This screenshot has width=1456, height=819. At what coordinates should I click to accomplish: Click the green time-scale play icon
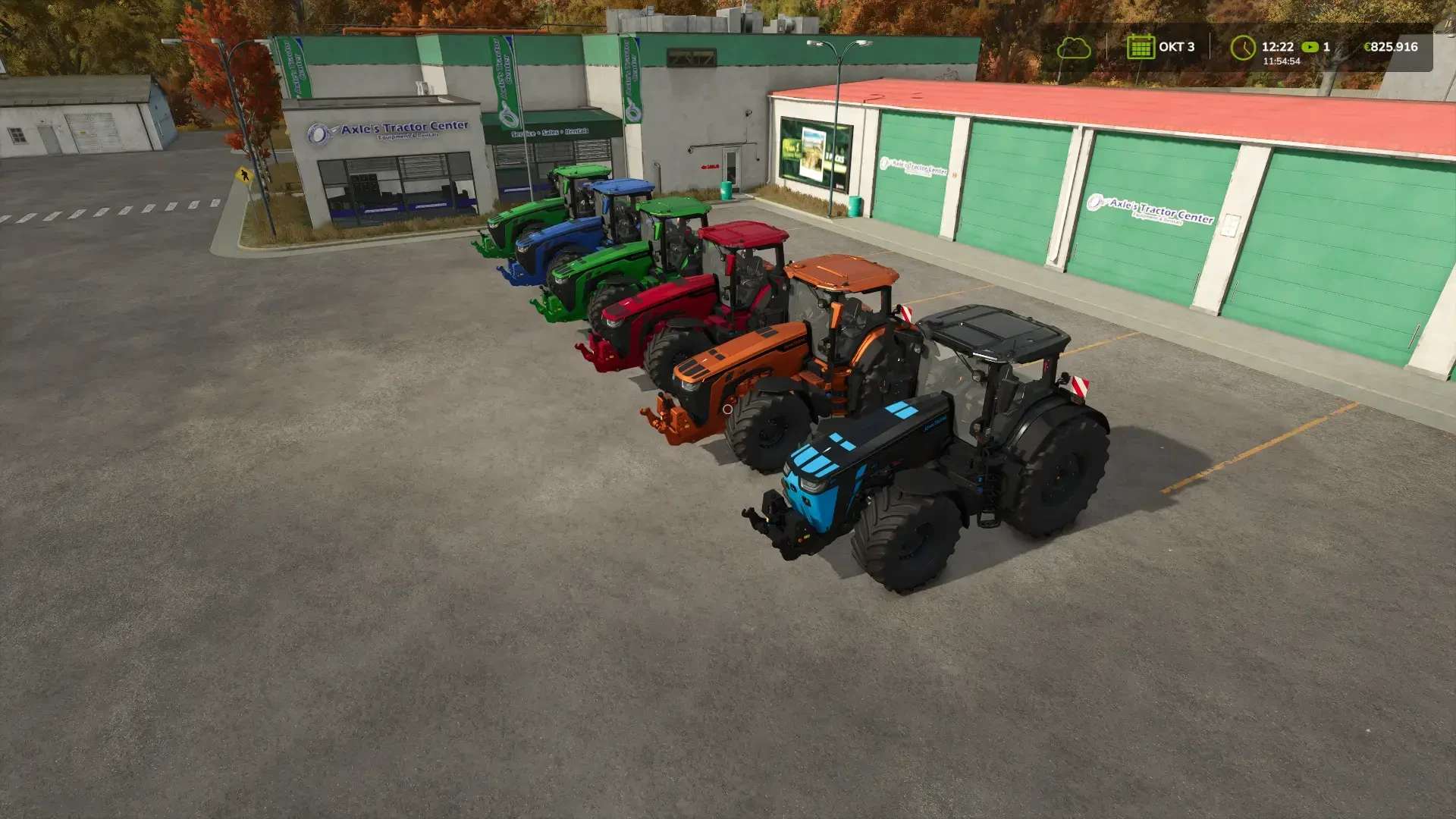(x=1310, y=48)
